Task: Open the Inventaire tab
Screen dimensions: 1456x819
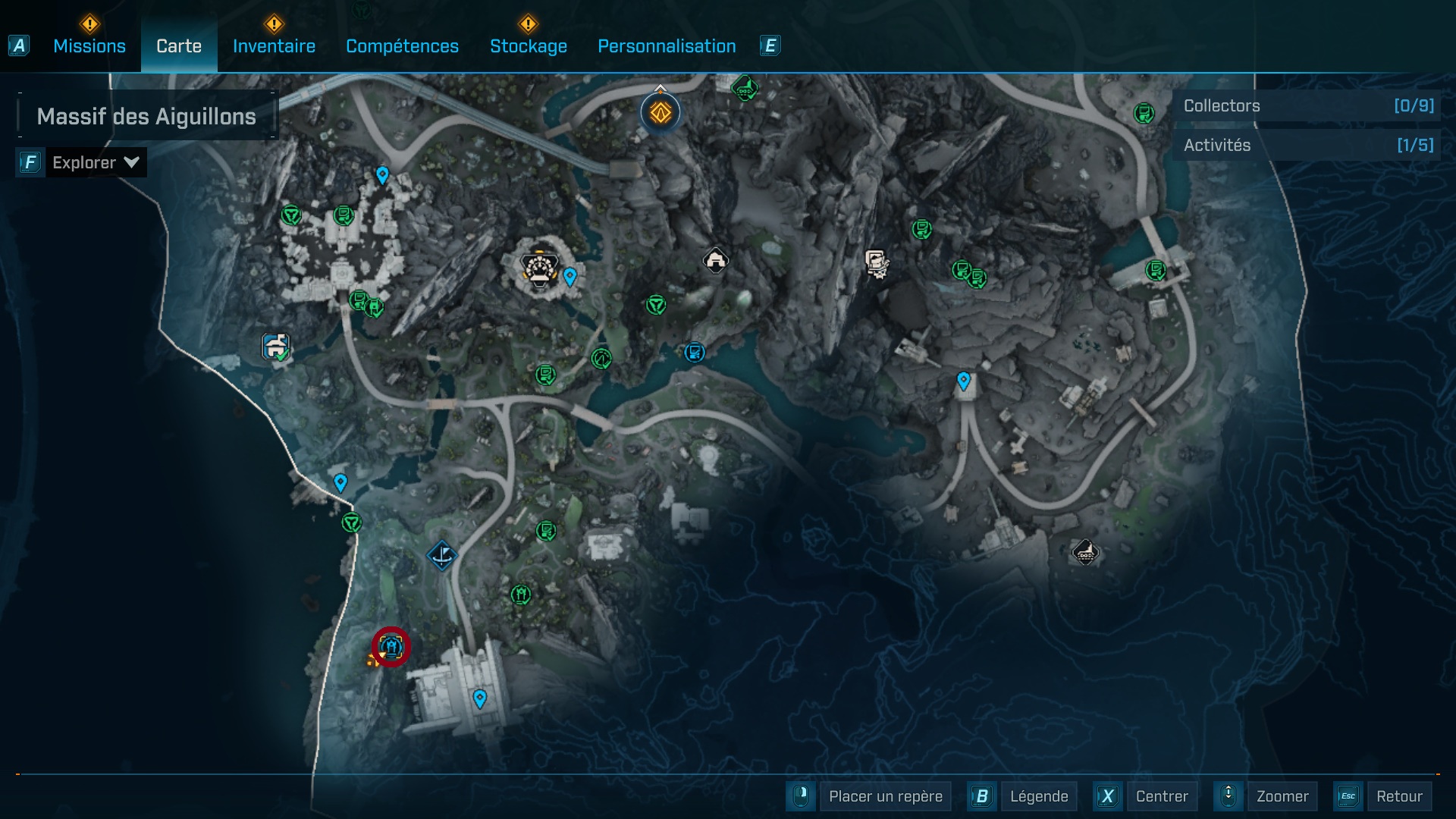Action: [274, 46]
